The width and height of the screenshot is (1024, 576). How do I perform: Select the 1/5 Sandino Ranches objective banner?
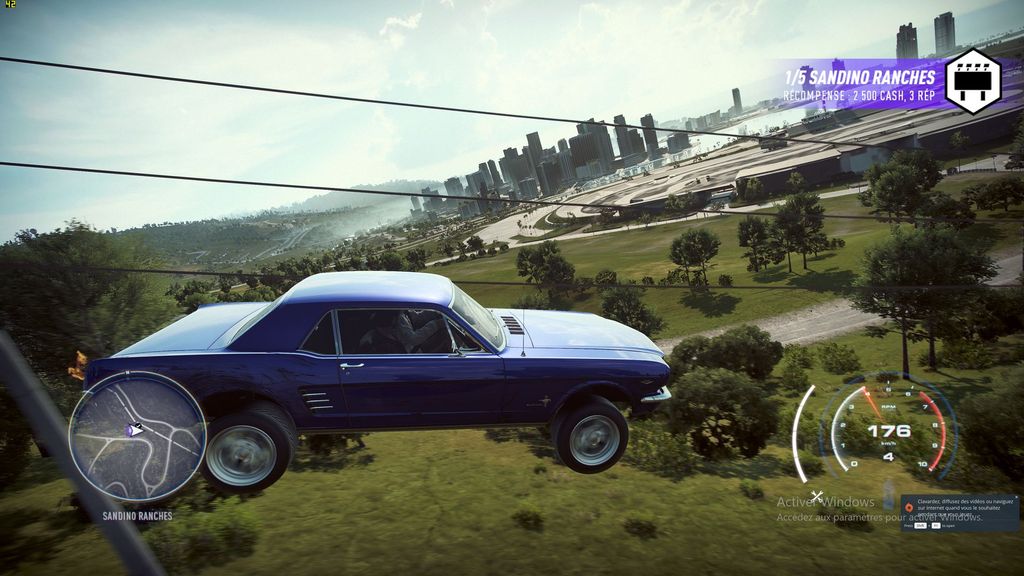tap(860, 78)
